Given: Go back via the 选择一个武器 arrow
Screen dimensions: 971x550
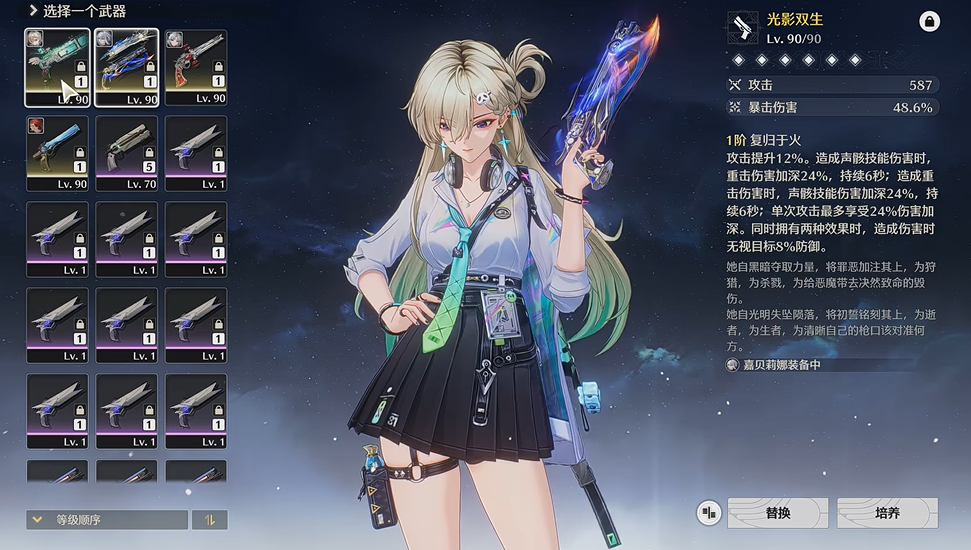Looking at the screenshot, I should (33, 11).
